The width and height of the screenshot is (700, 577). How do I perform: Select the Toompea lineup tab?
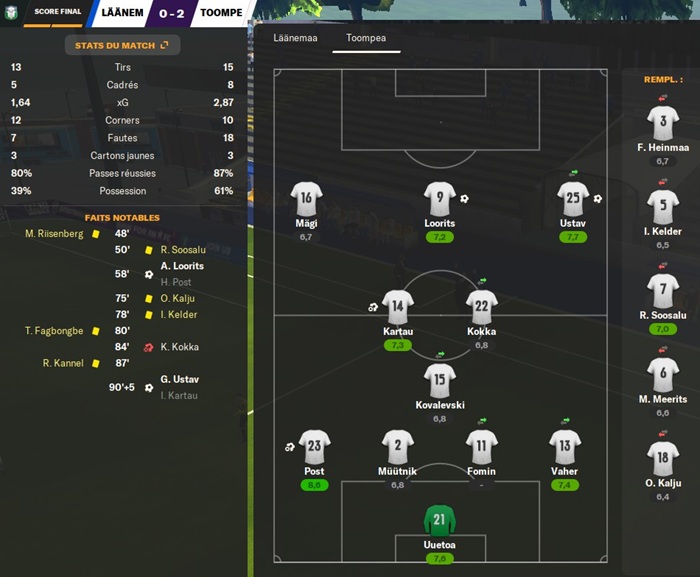366,38
